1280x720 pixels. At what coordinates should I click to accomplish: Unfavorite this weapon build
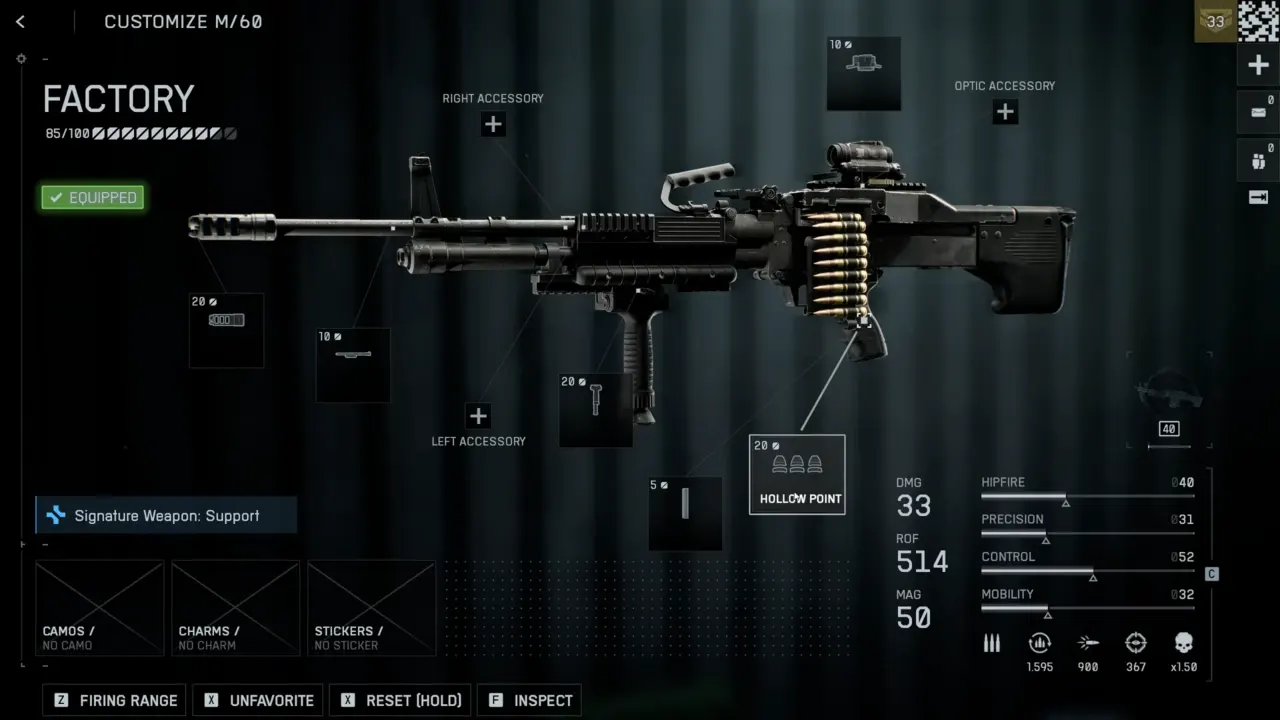pyautogui.click(x=259, y=700)
